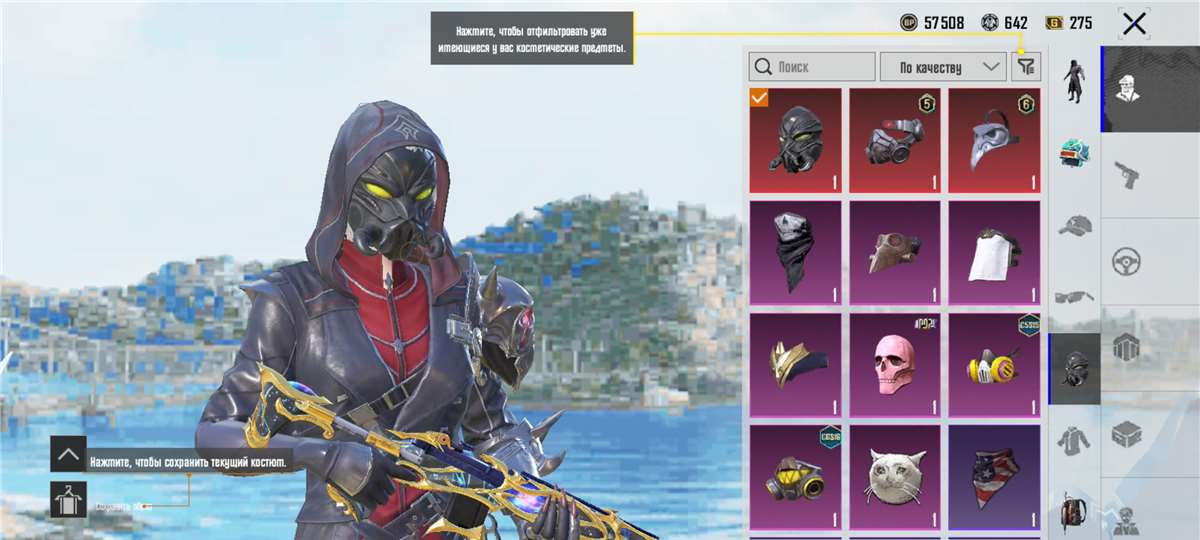1200x540 pixels.
Task: Choose the American flag bandana mask
Action: pyautogui.click(x=994, y=477)
